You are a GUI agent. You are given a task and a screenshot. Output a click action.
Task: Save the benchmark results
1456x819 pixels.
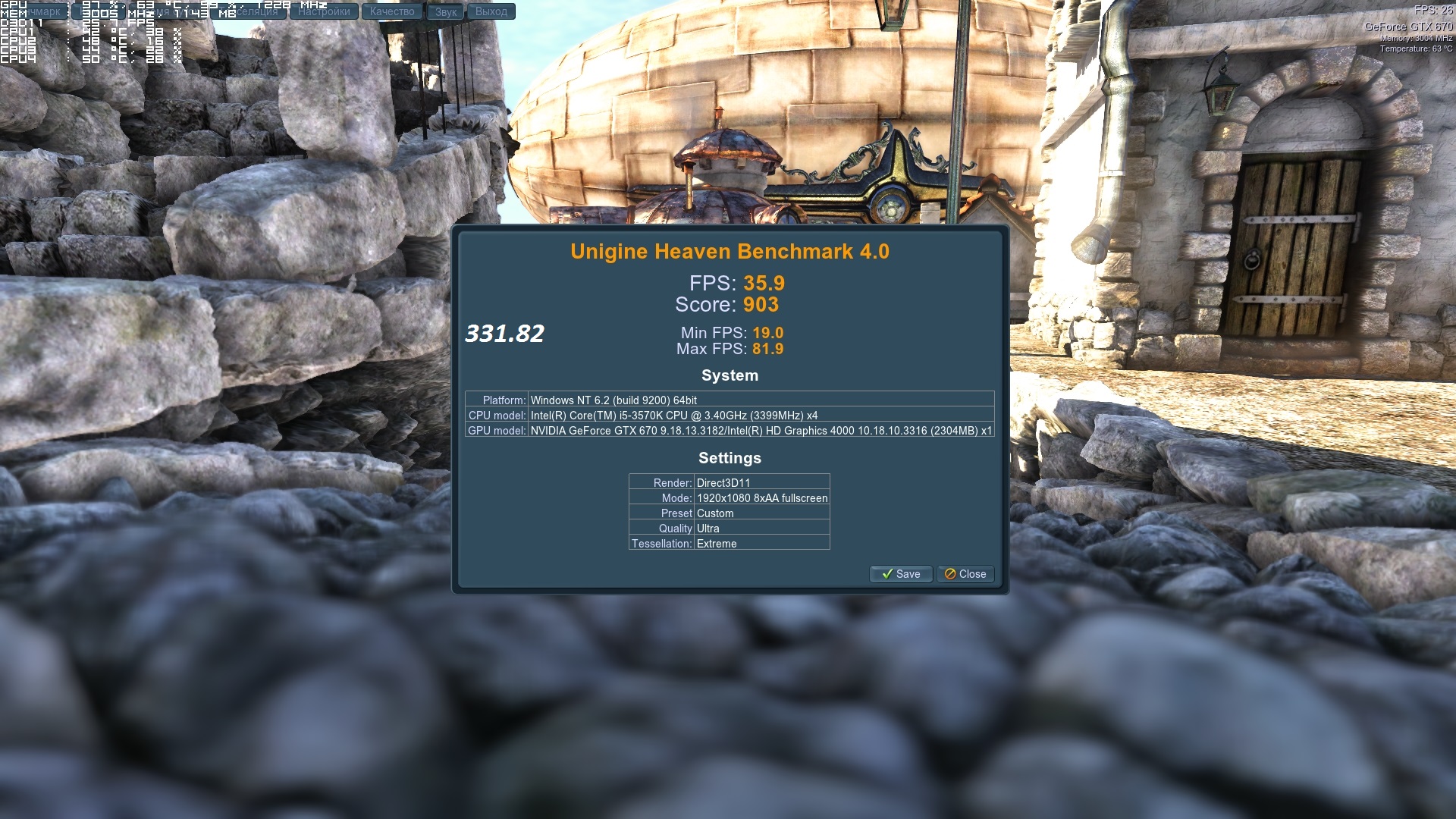(900, 574)
